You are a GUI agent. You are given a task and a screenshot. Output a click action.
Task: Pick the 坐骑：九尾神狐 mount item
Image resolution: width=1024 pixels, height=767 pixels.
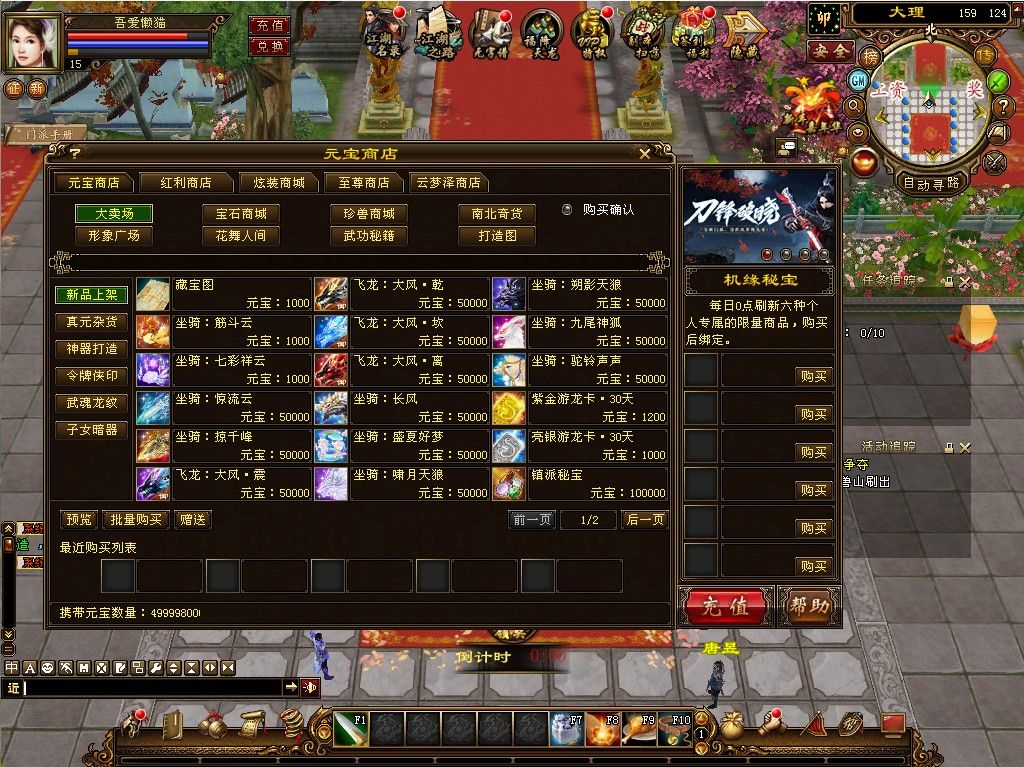pyautogui.click(x=580, y=331)
